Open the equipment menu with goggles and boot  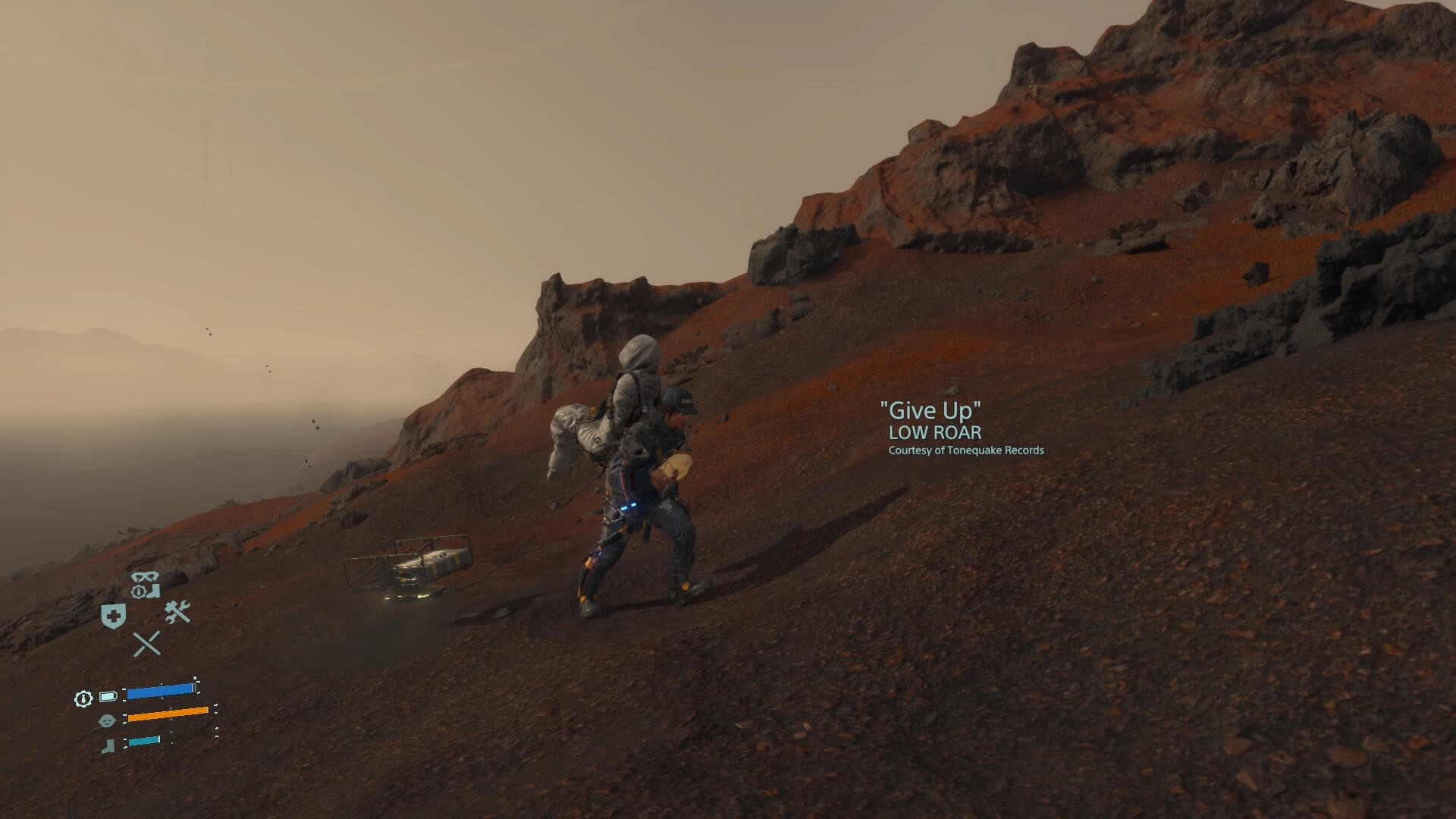pos(145,585)
